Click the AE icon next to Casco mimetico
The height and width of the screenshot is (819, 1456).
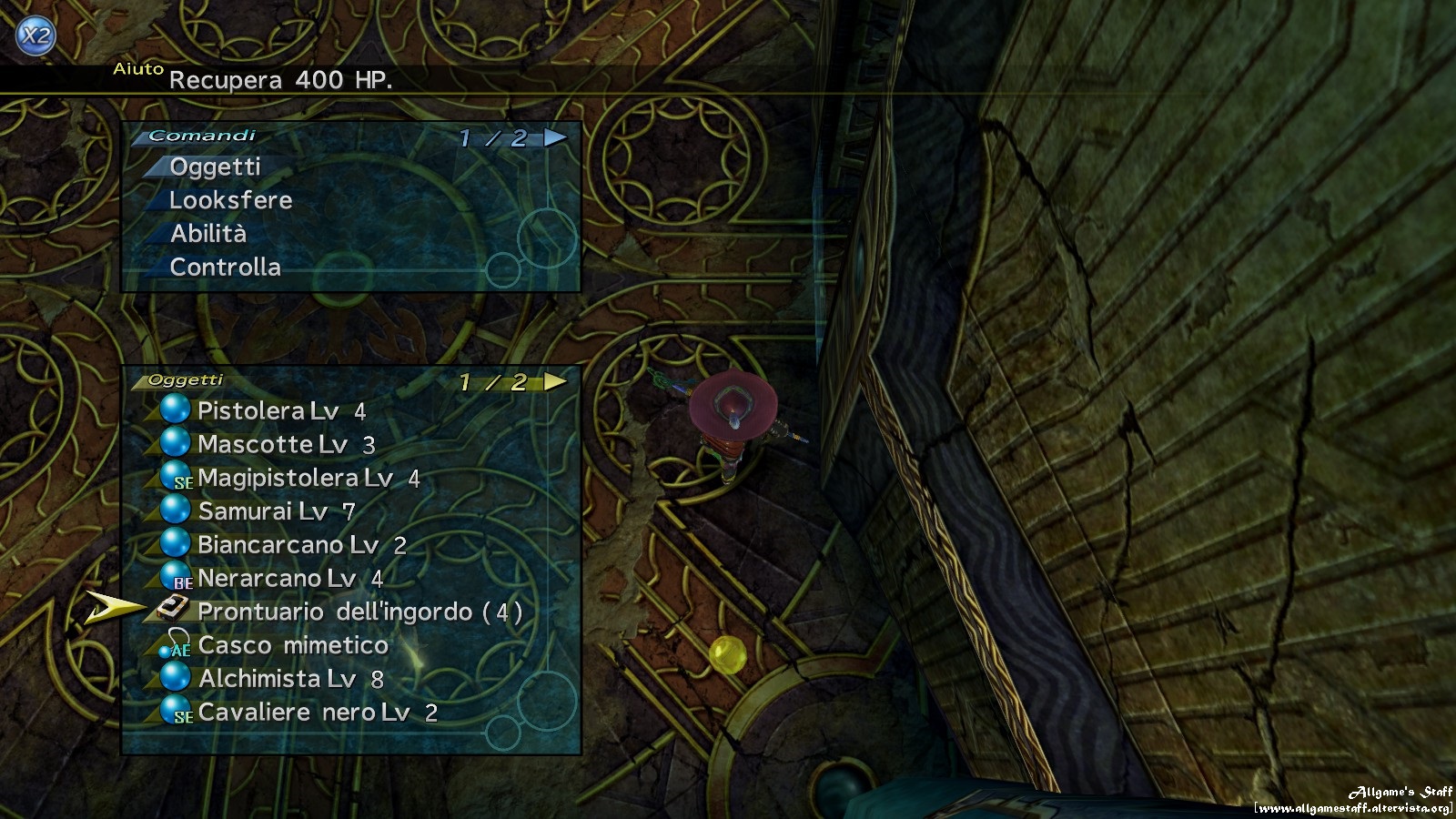(178, 647)
